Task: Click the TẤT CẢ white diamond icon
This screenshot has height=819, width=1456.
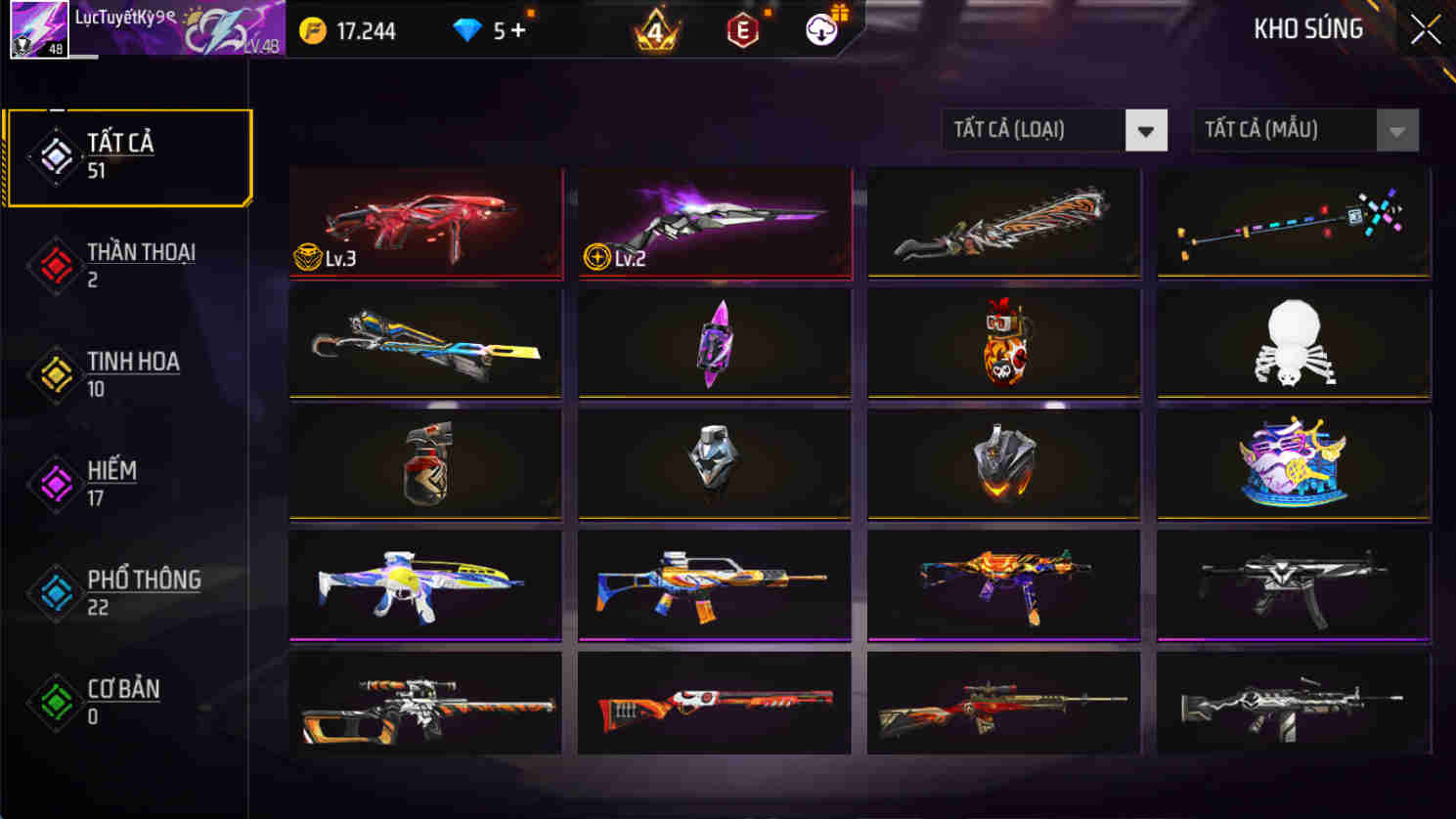Action: click(x=56, y=153)
